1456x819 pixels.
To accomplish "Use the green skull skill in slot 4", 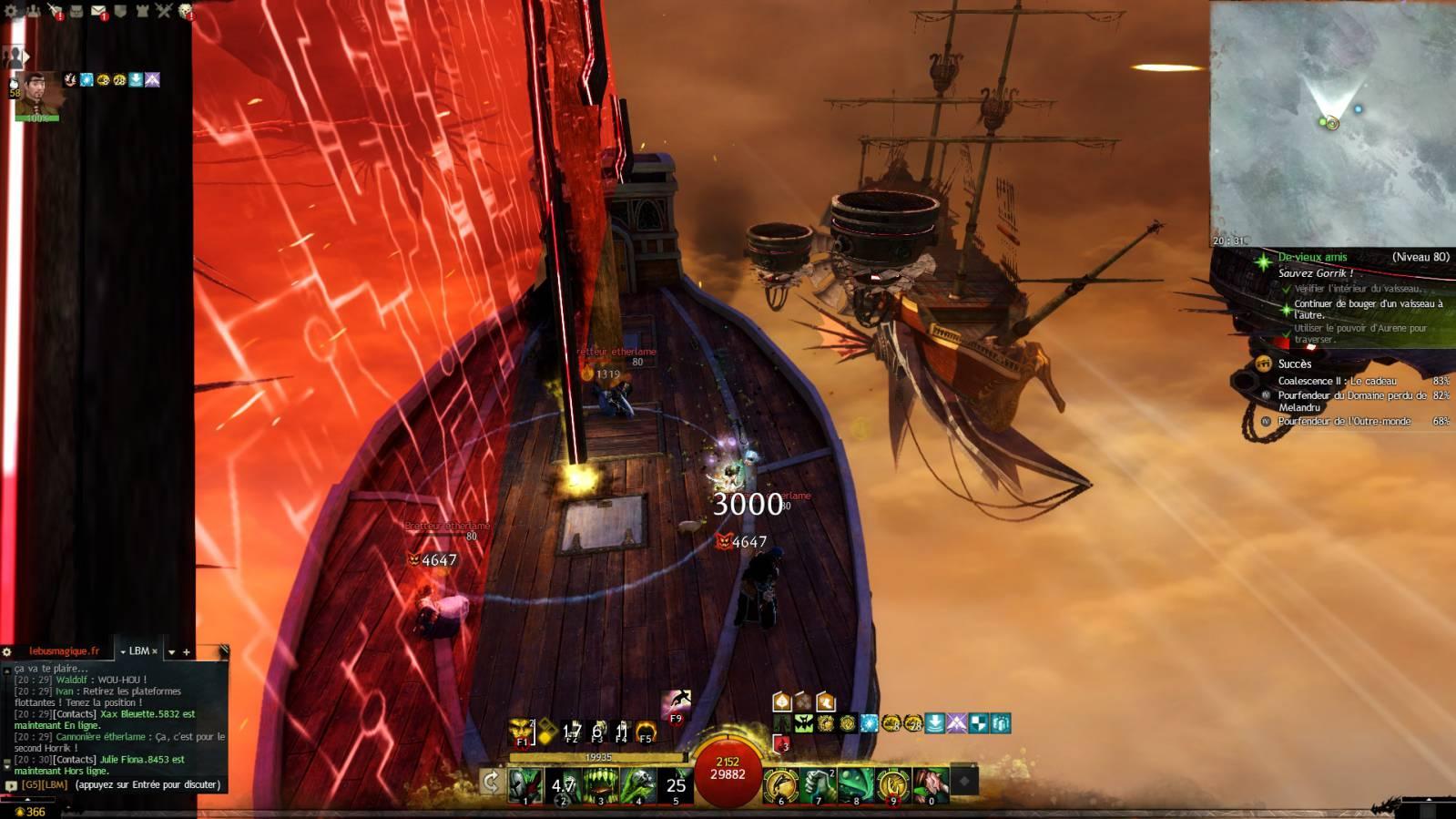I will [x=639, y=784].
